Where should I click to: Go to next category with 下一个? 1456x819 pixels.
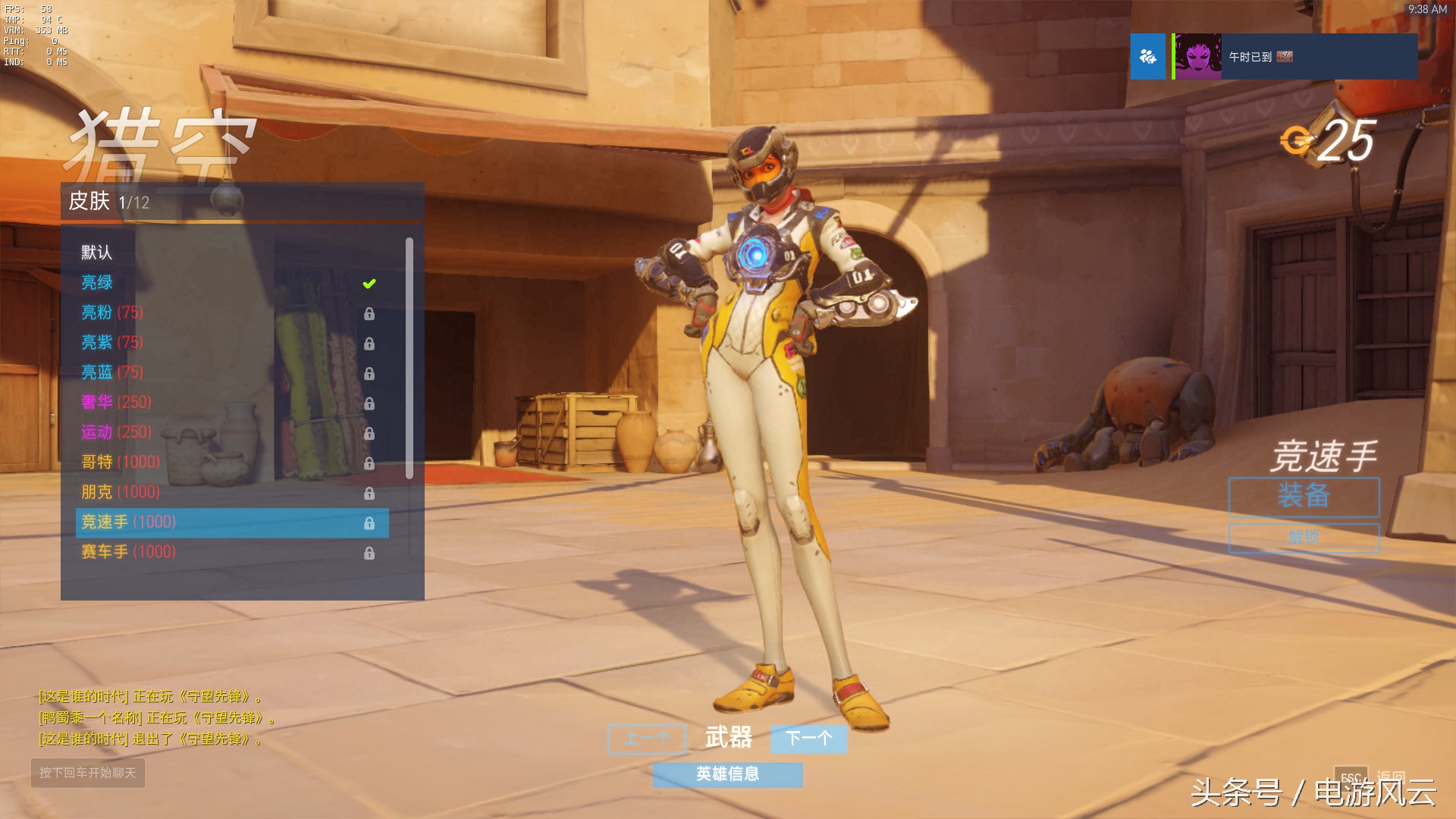pyautogui.click(x=808, y=738)
